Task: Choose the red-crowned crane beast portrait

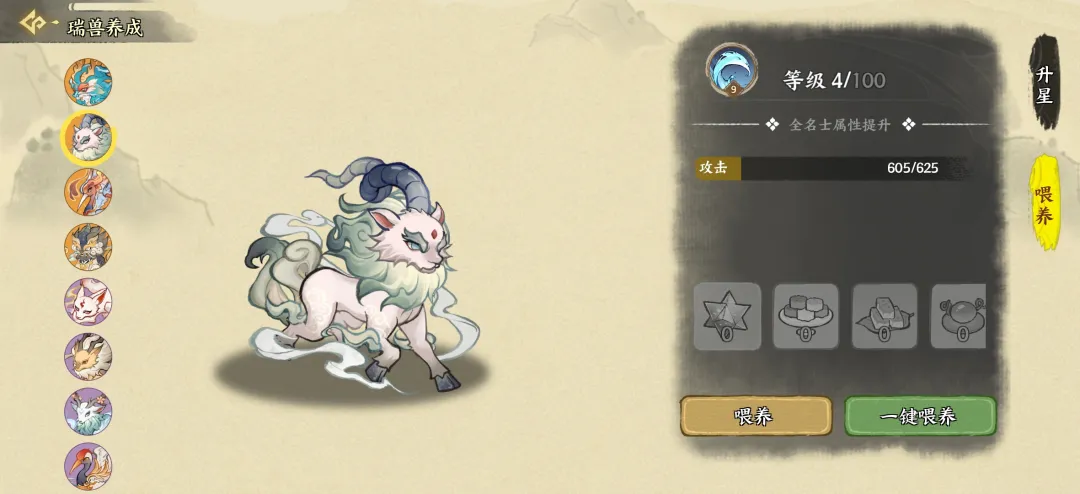Action: tap(88, 466)
